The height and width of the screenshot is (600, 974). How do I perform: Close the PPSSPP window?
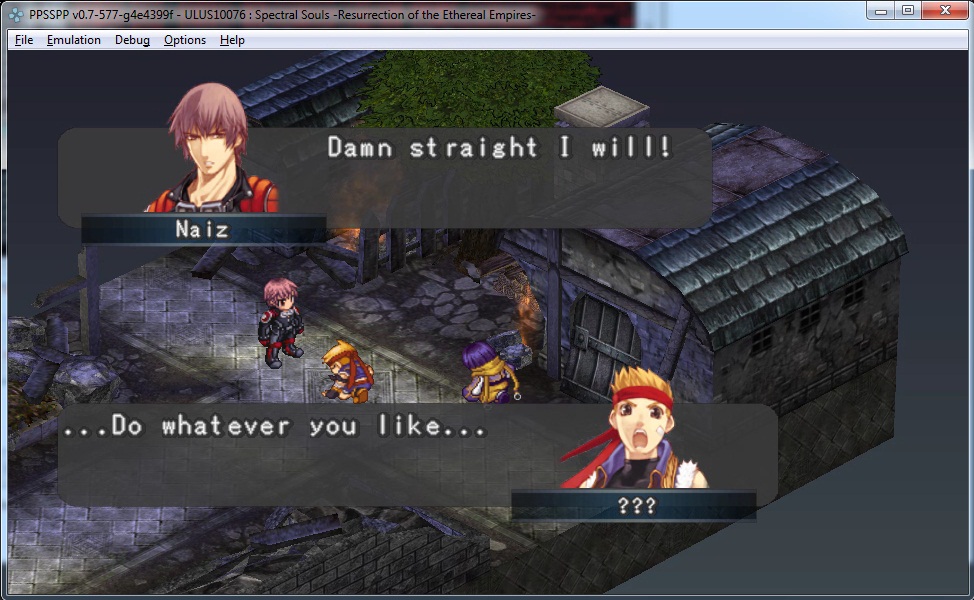944,10
